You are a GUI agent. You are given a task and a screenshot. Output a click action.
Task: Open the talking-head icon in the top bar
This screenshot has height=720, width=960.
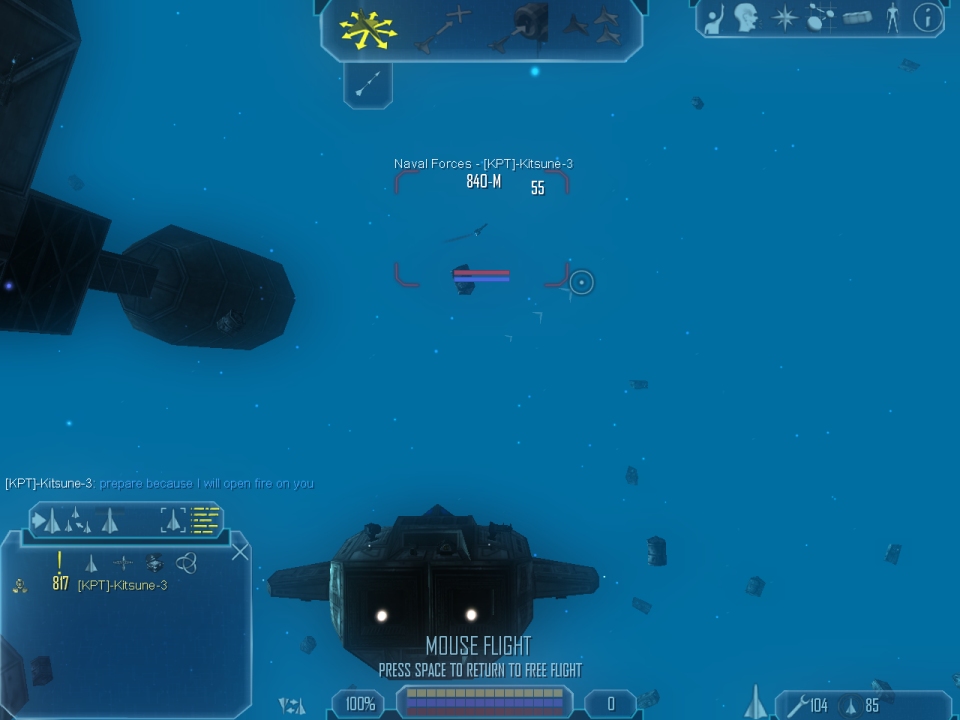pos(745,18)
